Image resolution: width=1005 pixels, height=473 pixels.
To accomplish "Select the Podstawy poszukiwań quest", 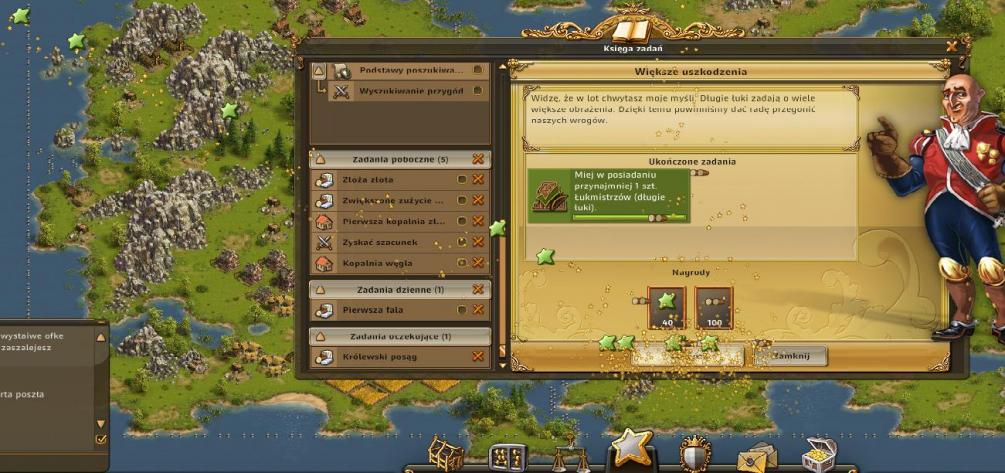I will pyautogui.click(x=410, y=71).
